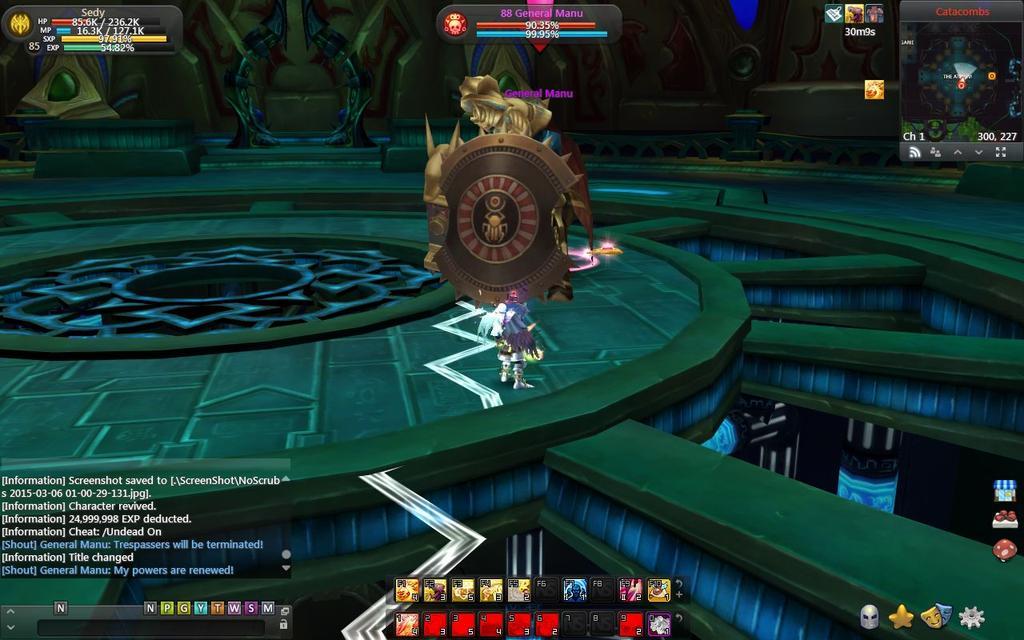Activate the blue figure skill on F7
Viewport: 1024px width, 640px height.
coord(574,590)
